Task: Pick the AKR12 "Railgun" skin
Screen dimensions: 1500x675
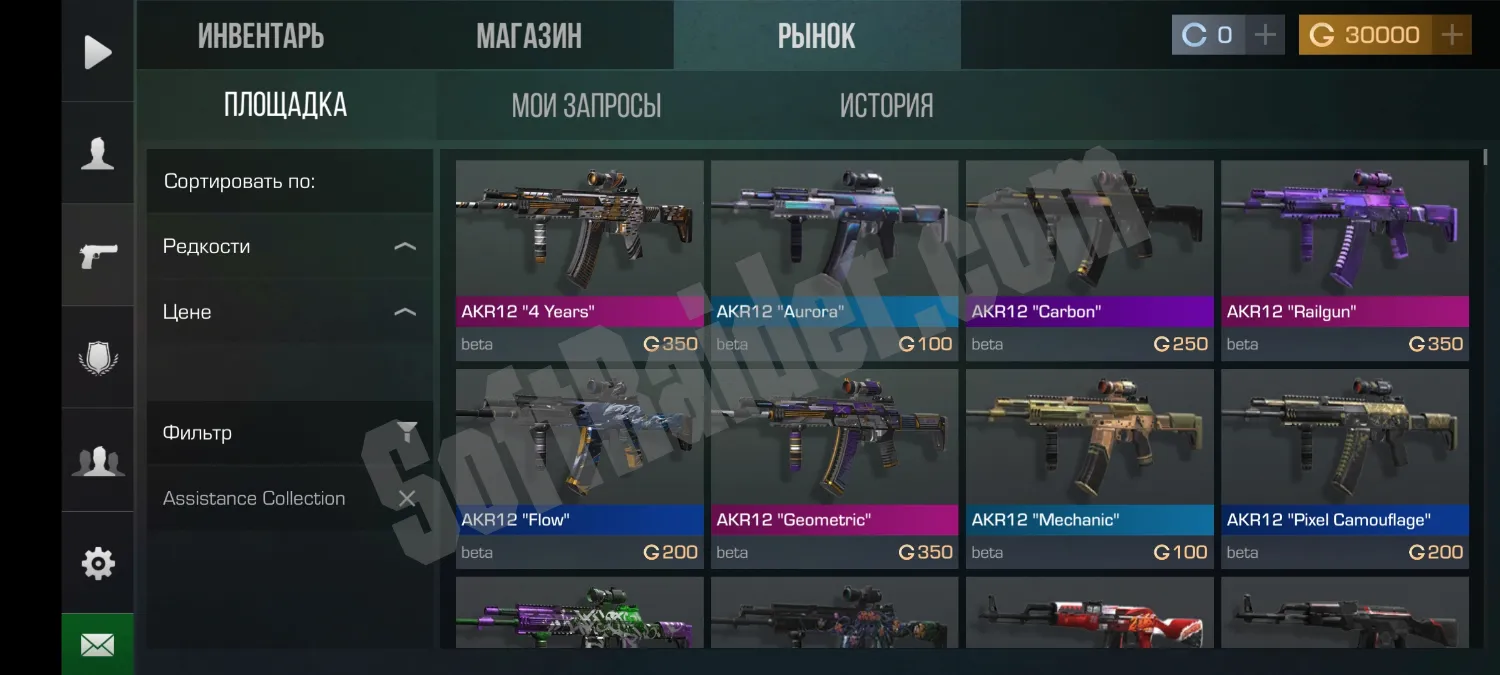Action: click(x=1344, y=259)
